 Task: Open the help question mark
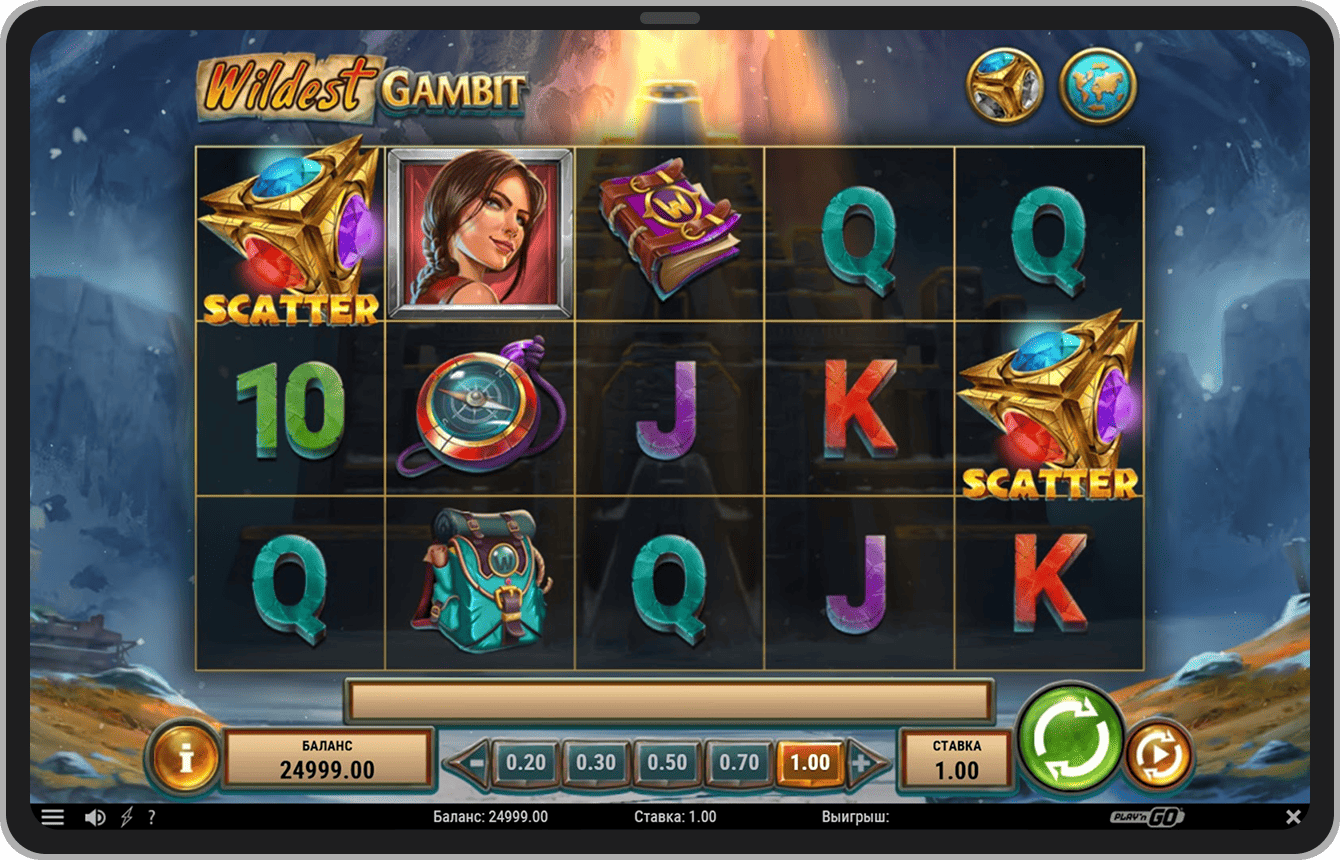pyautogui.click(x=151, y=817)
